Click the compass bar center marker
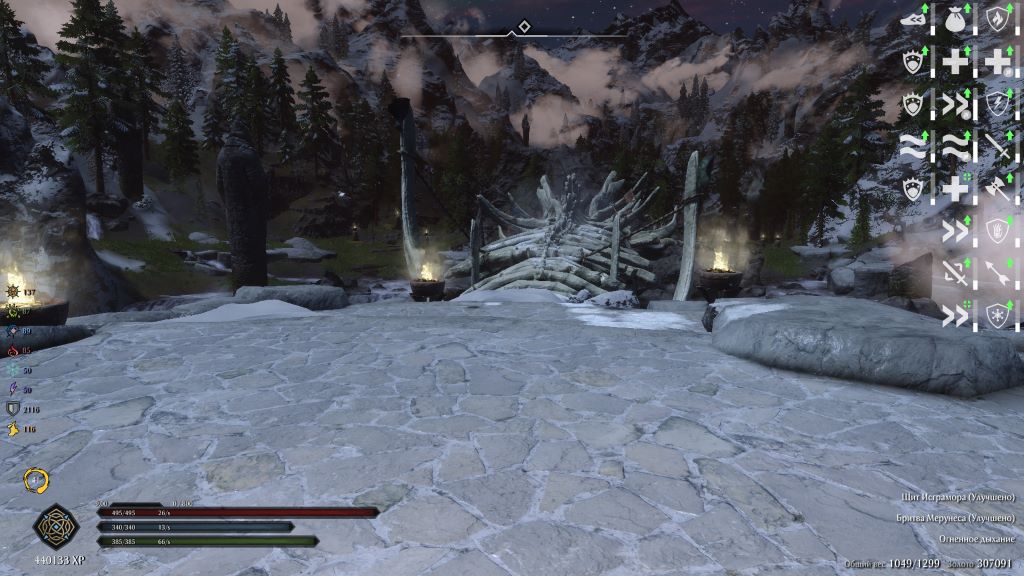The width and height of the screenshot is (1024, 576). coord(513,34)
